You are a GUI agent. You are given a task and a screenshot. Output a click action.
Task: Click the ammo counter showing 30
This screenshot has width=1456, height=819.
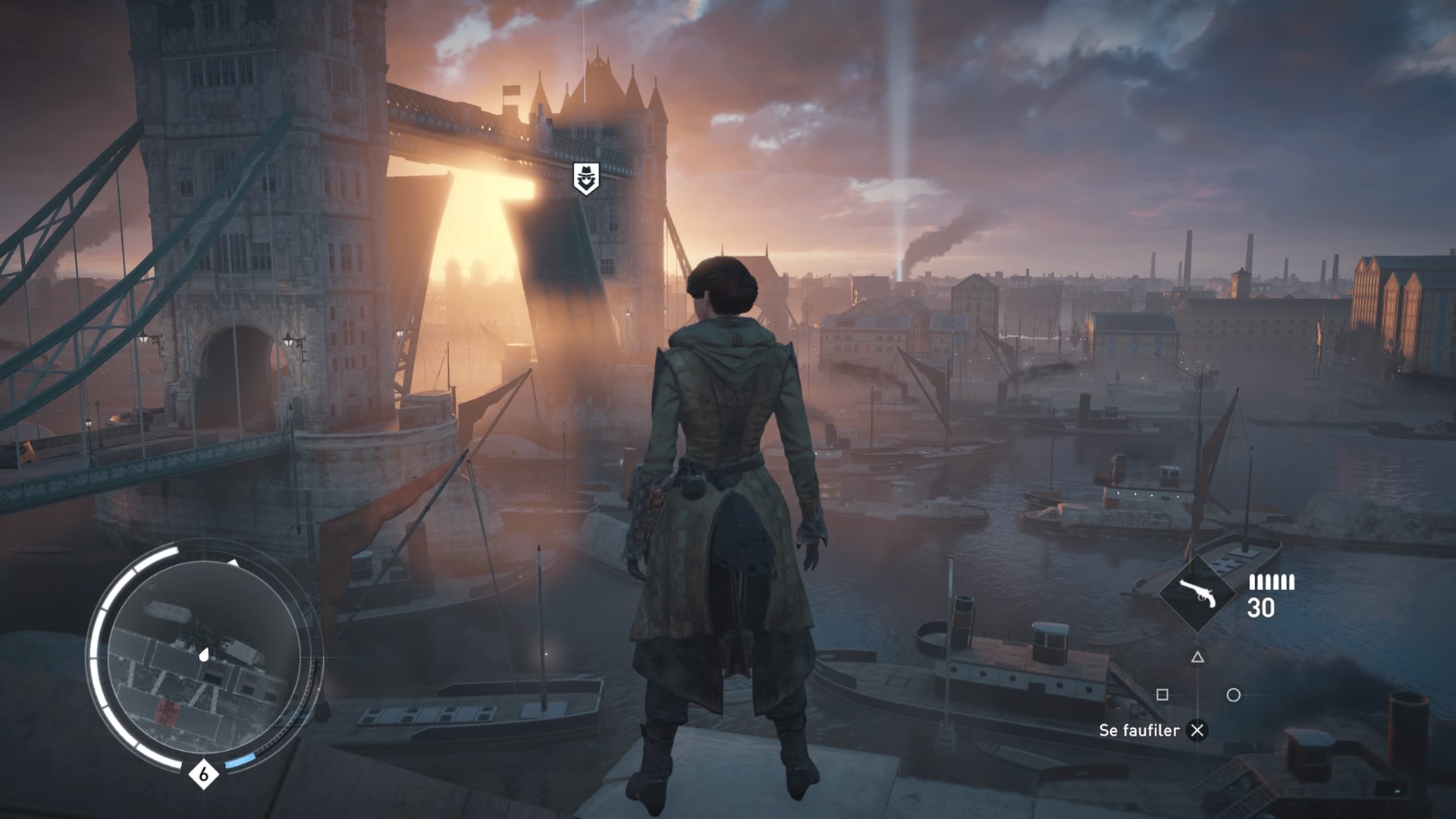(x=1261, y=607)
